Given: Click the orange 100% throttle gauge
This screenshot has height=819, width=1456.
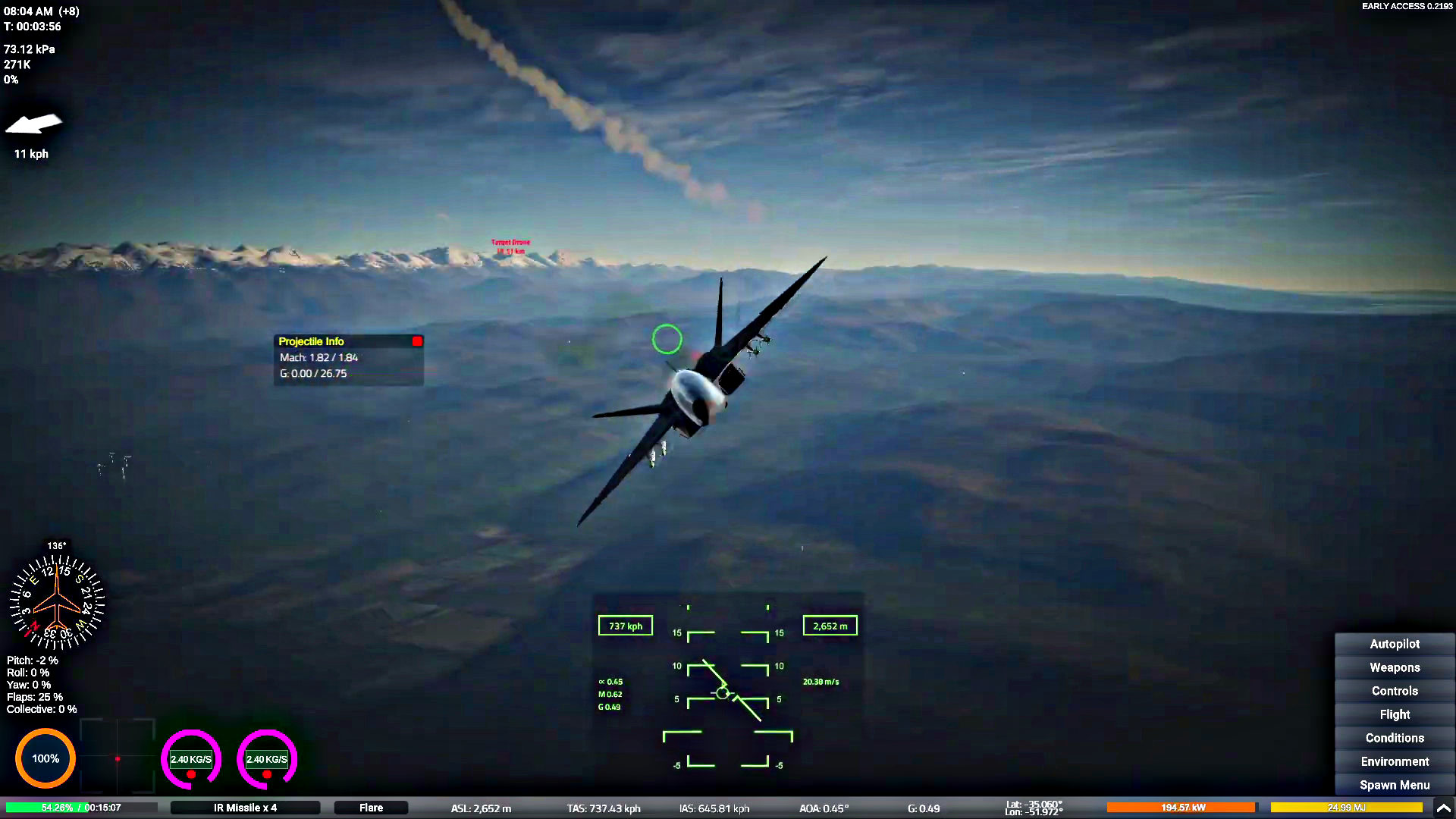Looking at the screenshot, I should click(45, 758).
